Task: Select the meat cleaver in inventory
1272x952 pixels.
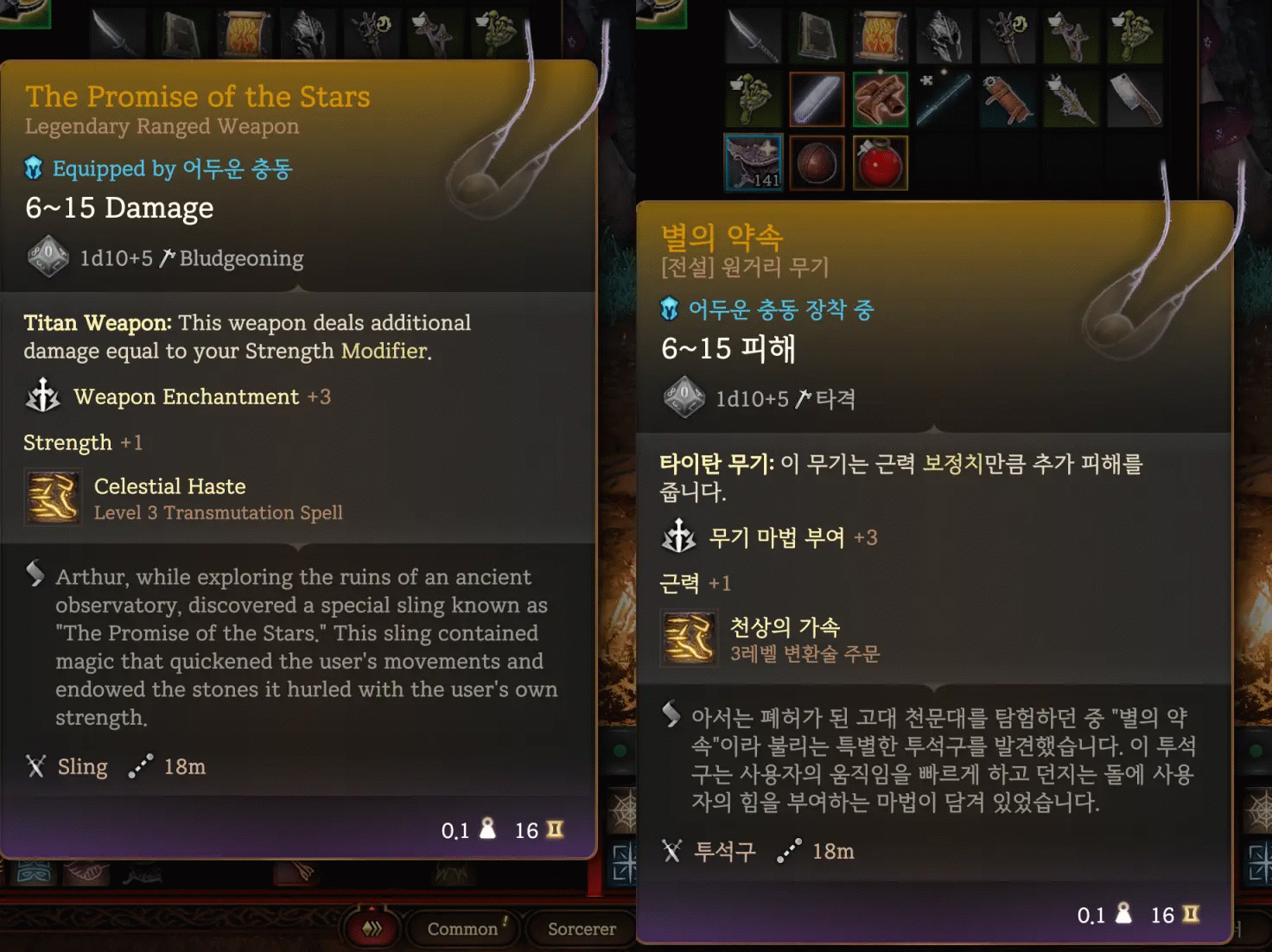Action: [x=1135, y=99]
